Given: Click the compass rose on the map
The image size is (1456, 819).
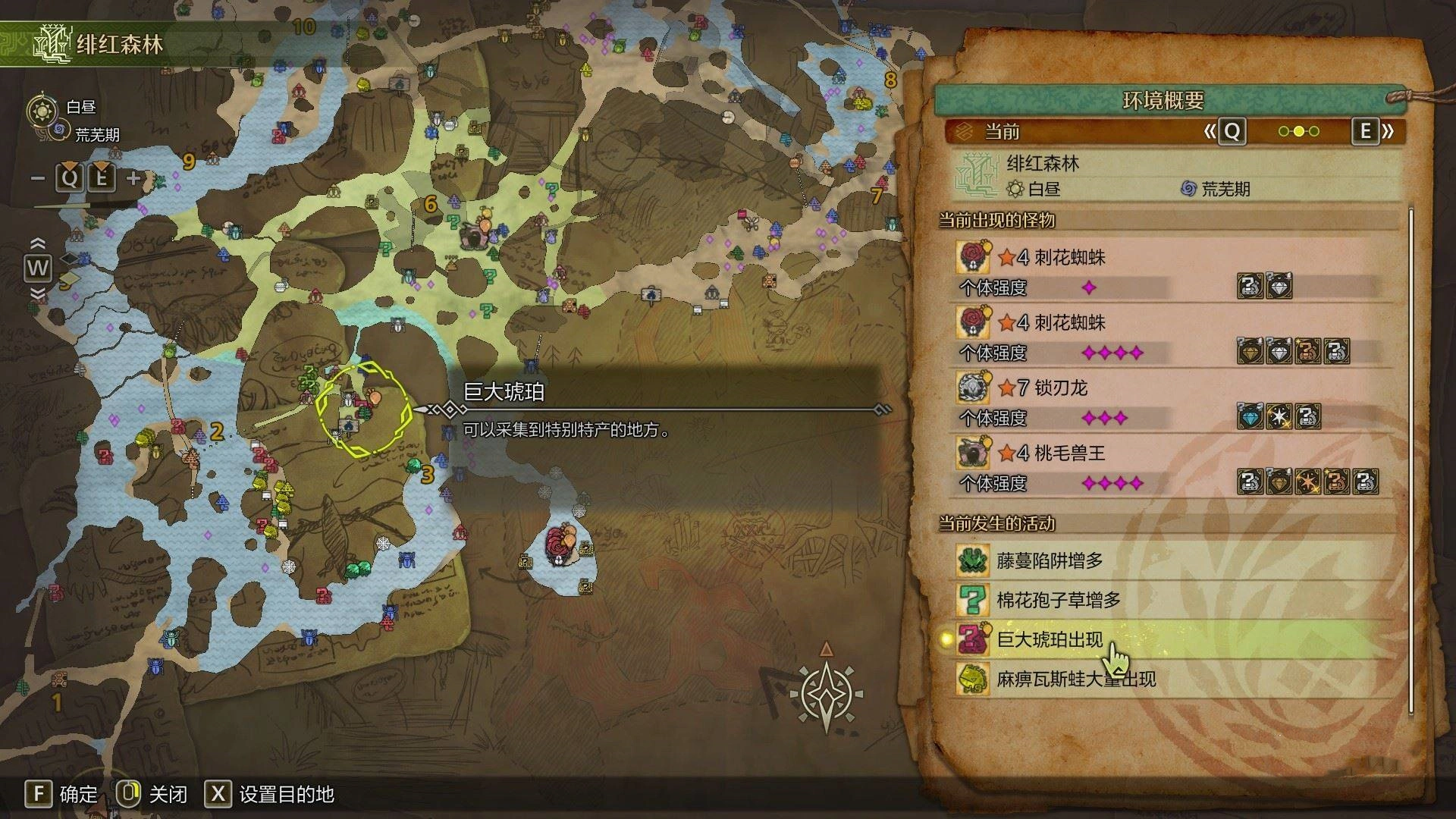Looking at the screenshot, I should coord(826,692).
